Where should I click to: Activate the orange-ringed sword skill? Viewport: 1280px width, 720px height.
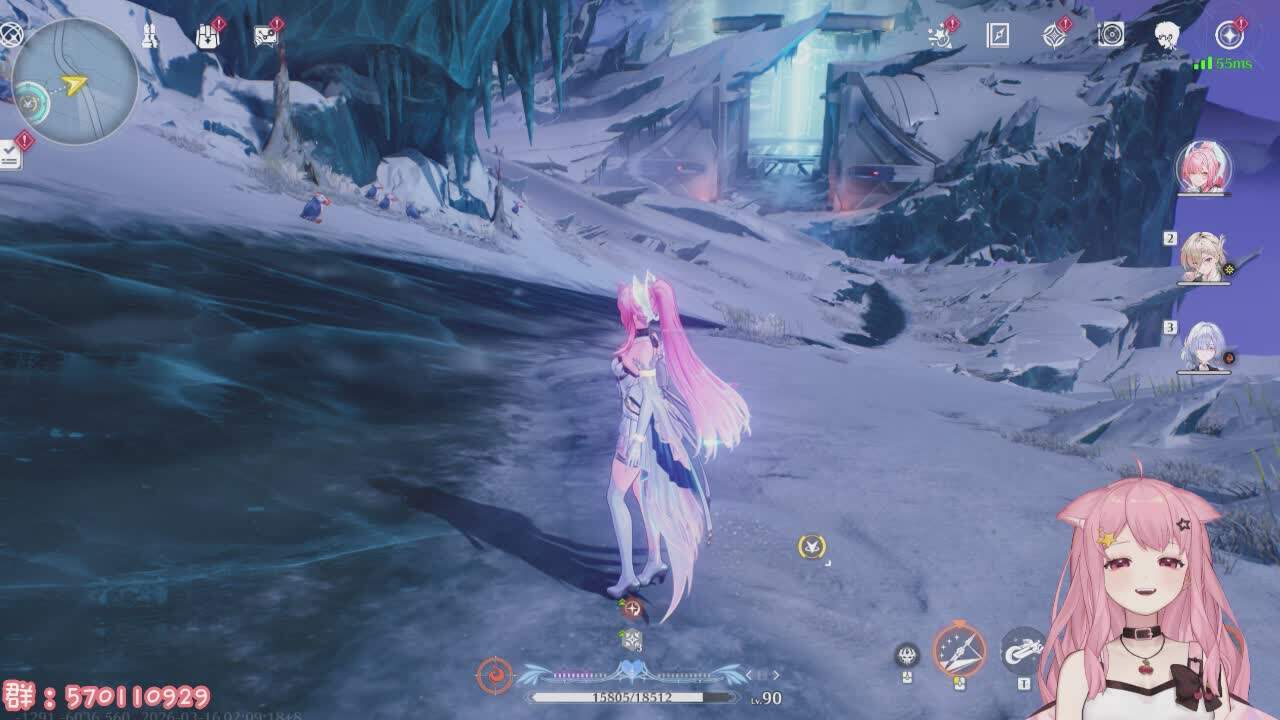click(959, 651)
